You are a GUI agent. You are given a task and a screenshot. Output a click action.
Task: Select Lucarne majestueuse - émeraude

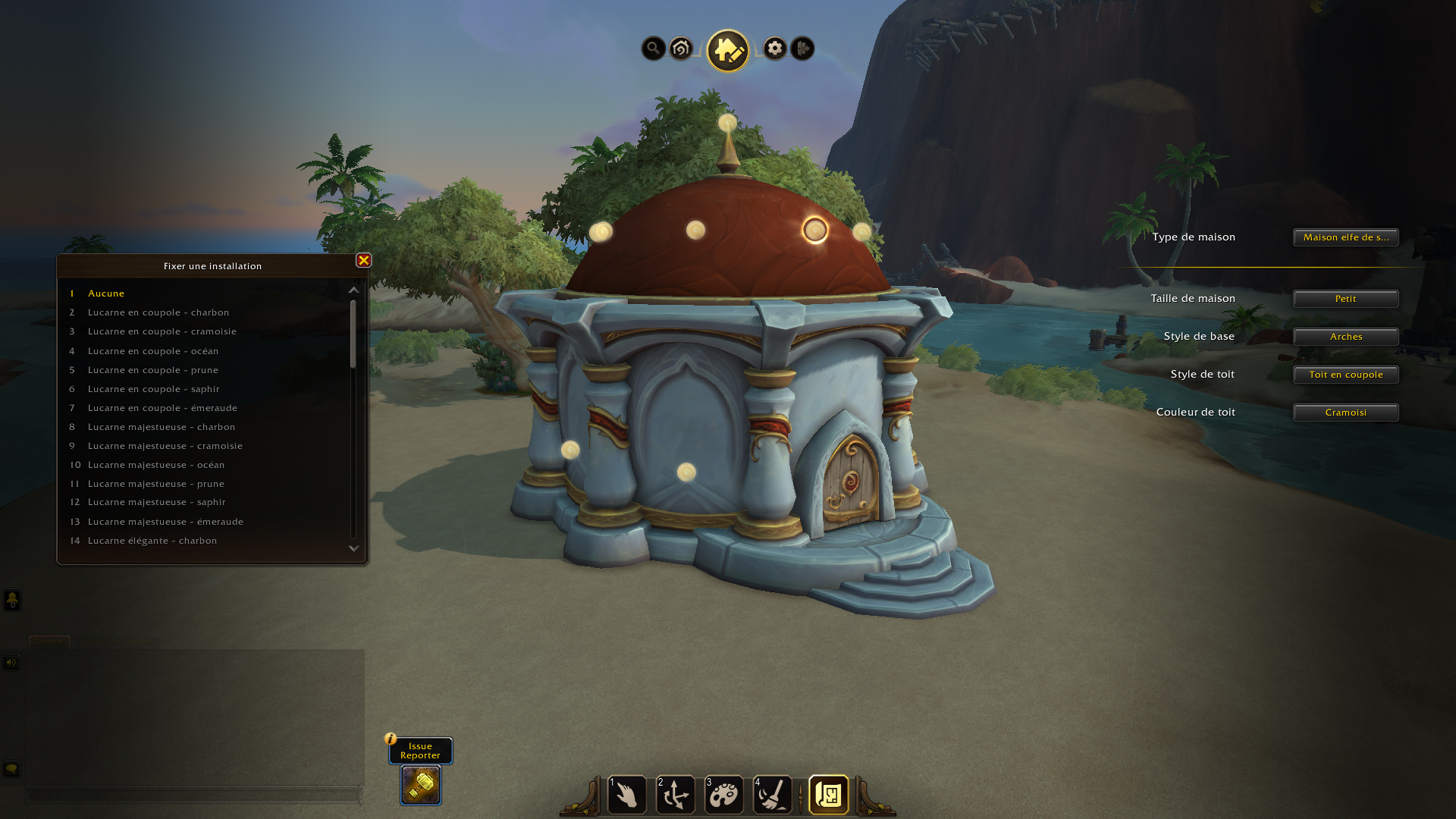pos(165,522)
